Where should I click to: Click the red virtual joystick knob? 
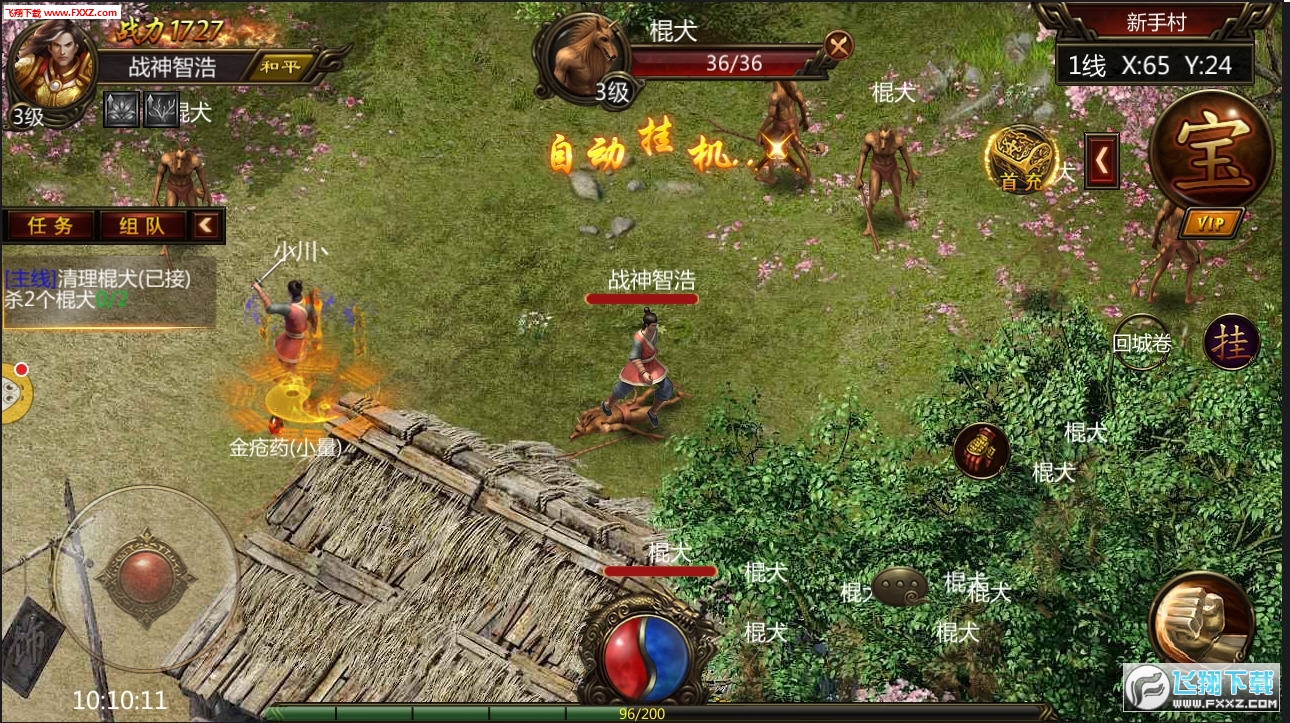[145, 577]
